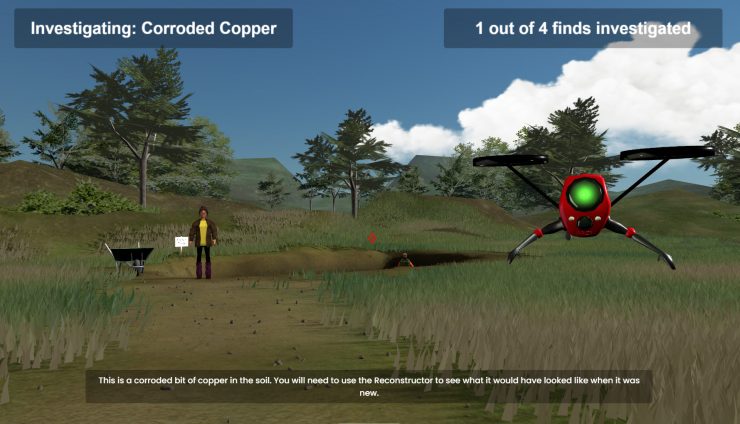Click the Investigating: Corroded Copper objective panel
This screenshot has width=740, height=424.
(x=153, y=28)
